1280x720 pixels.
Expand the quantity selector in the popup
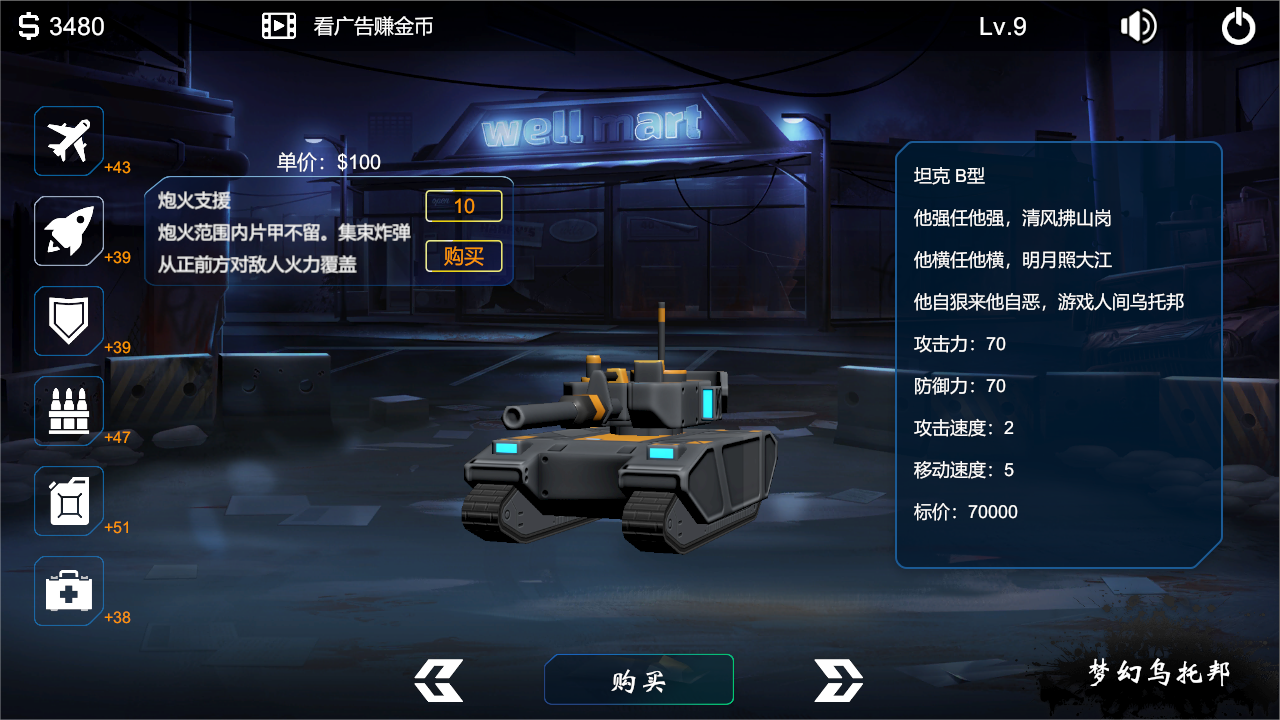point(463,206)
